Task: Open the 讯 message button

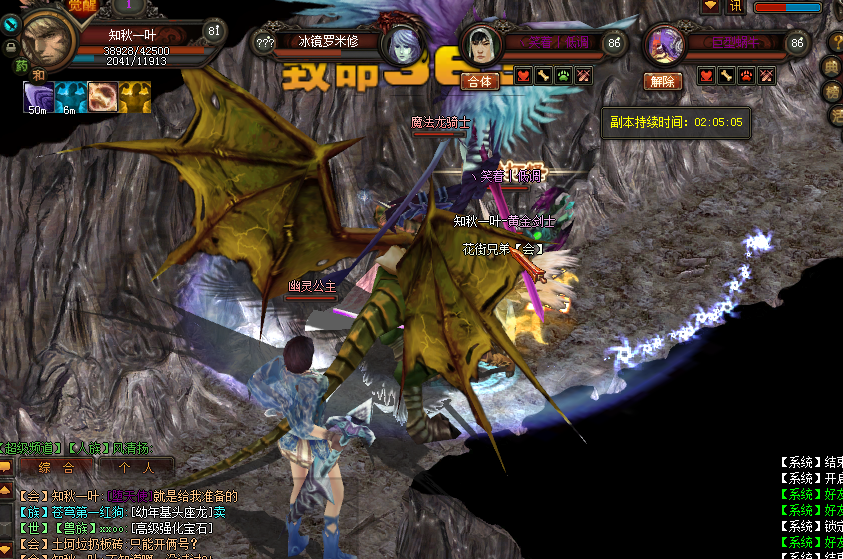Action: (x=735, y=6)
